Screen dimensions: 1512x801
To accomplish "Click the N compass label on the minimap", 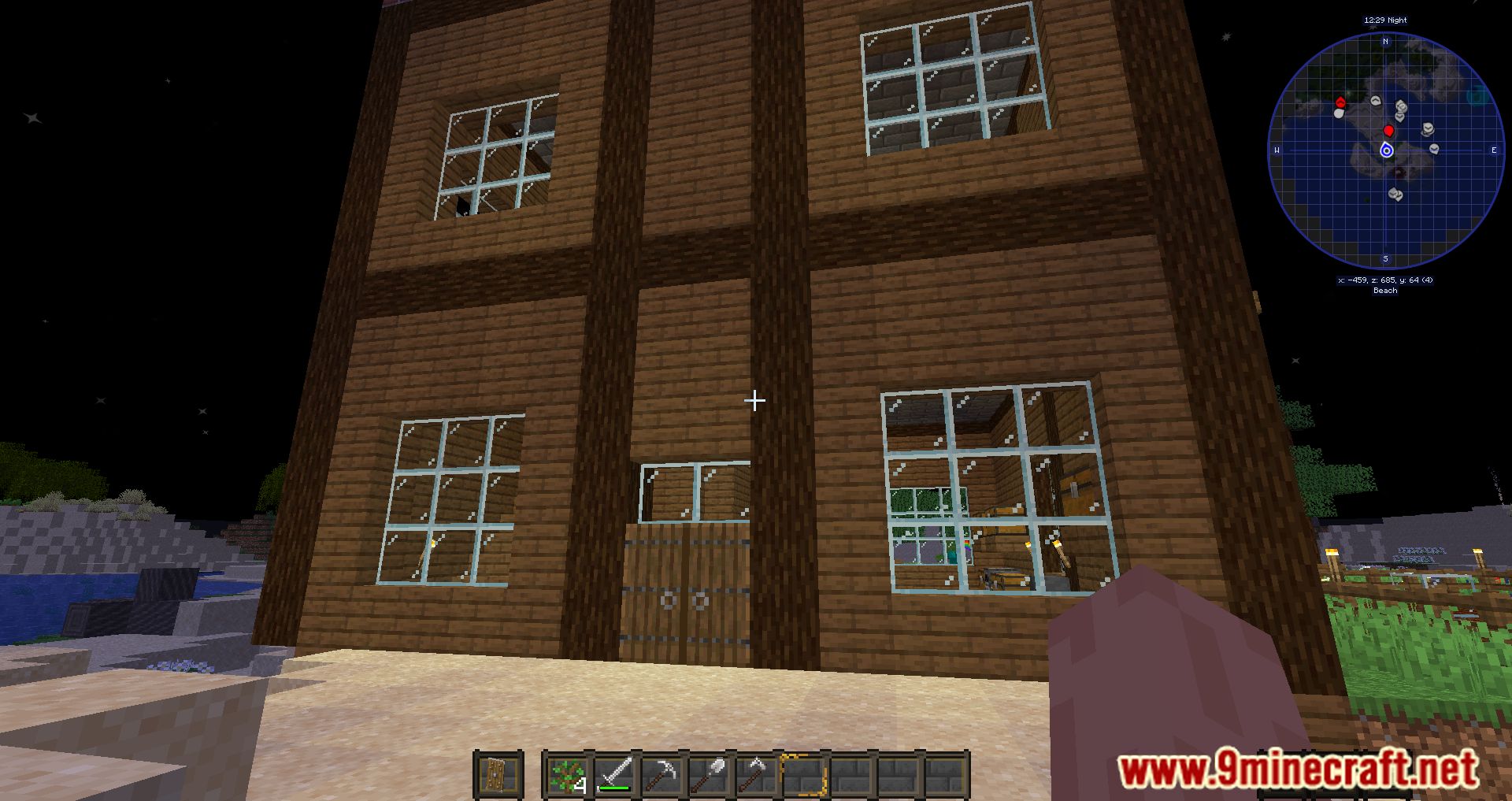I will point(1385,42).
